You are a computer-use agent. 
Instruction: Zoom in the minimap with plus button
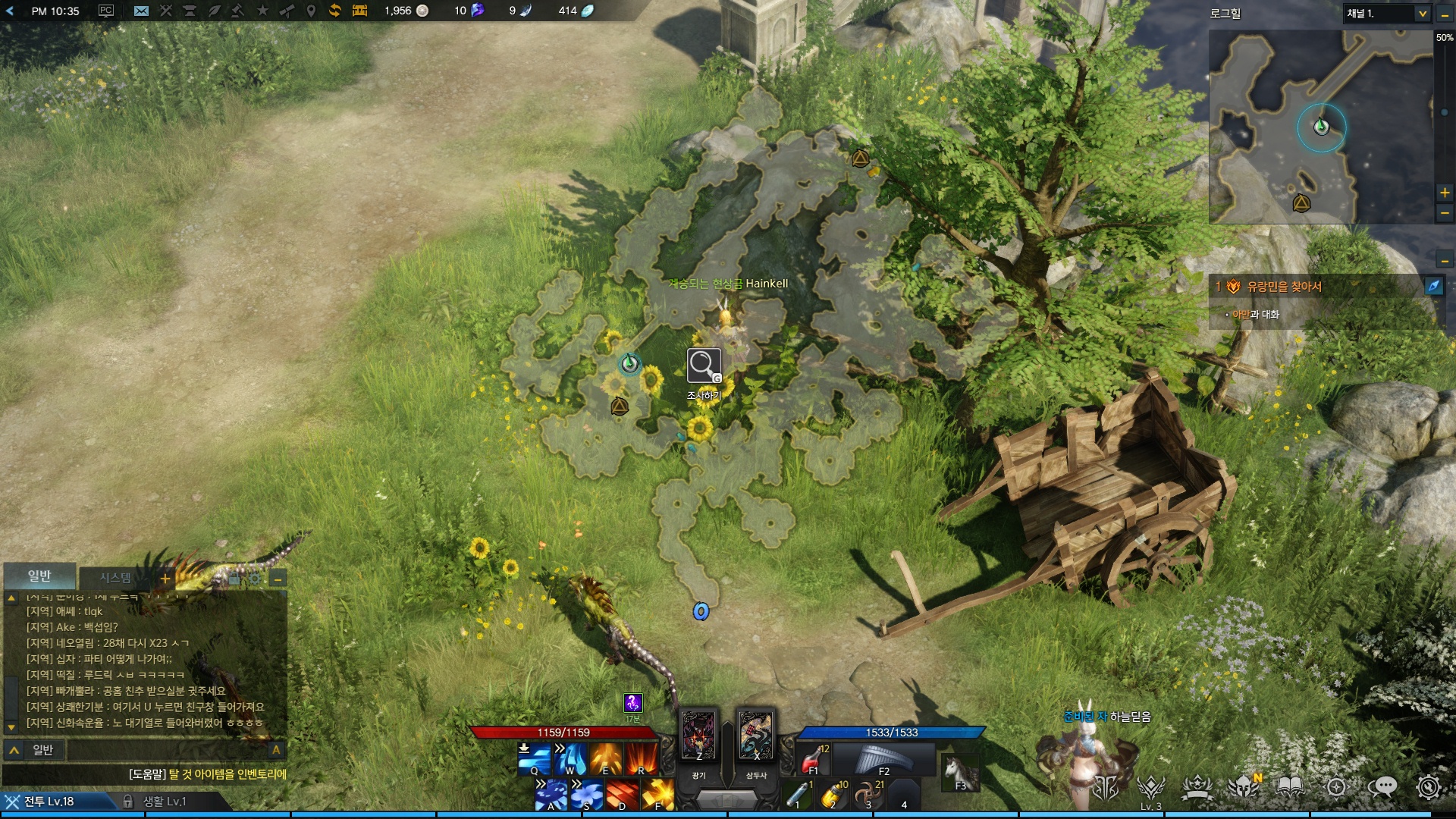(1445, 193)
